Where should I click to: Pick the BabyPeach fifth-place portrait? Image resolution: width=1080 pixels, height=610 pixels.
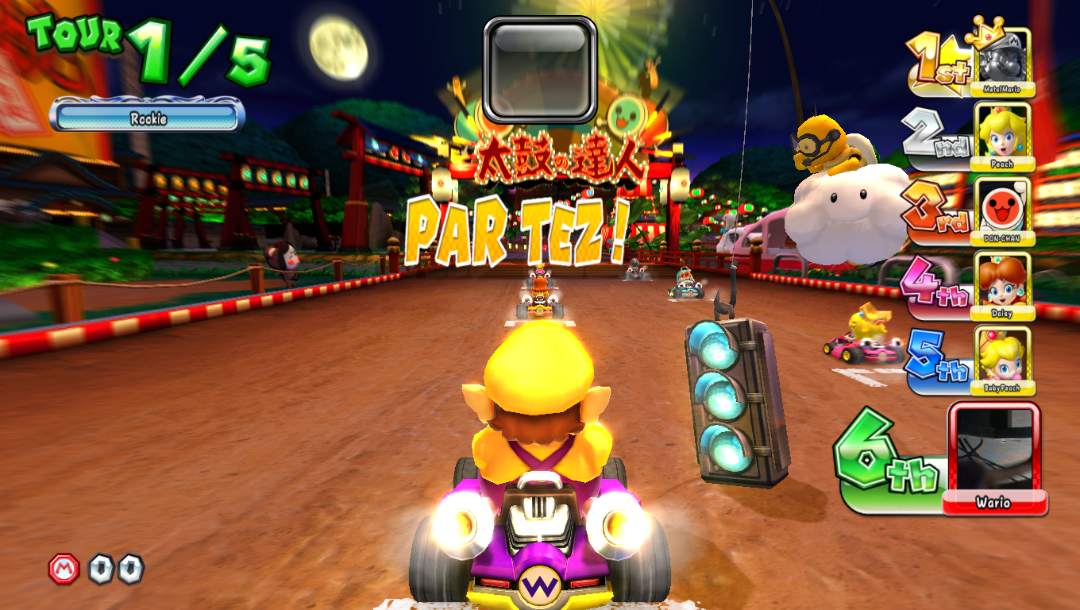click(1003, 356)
